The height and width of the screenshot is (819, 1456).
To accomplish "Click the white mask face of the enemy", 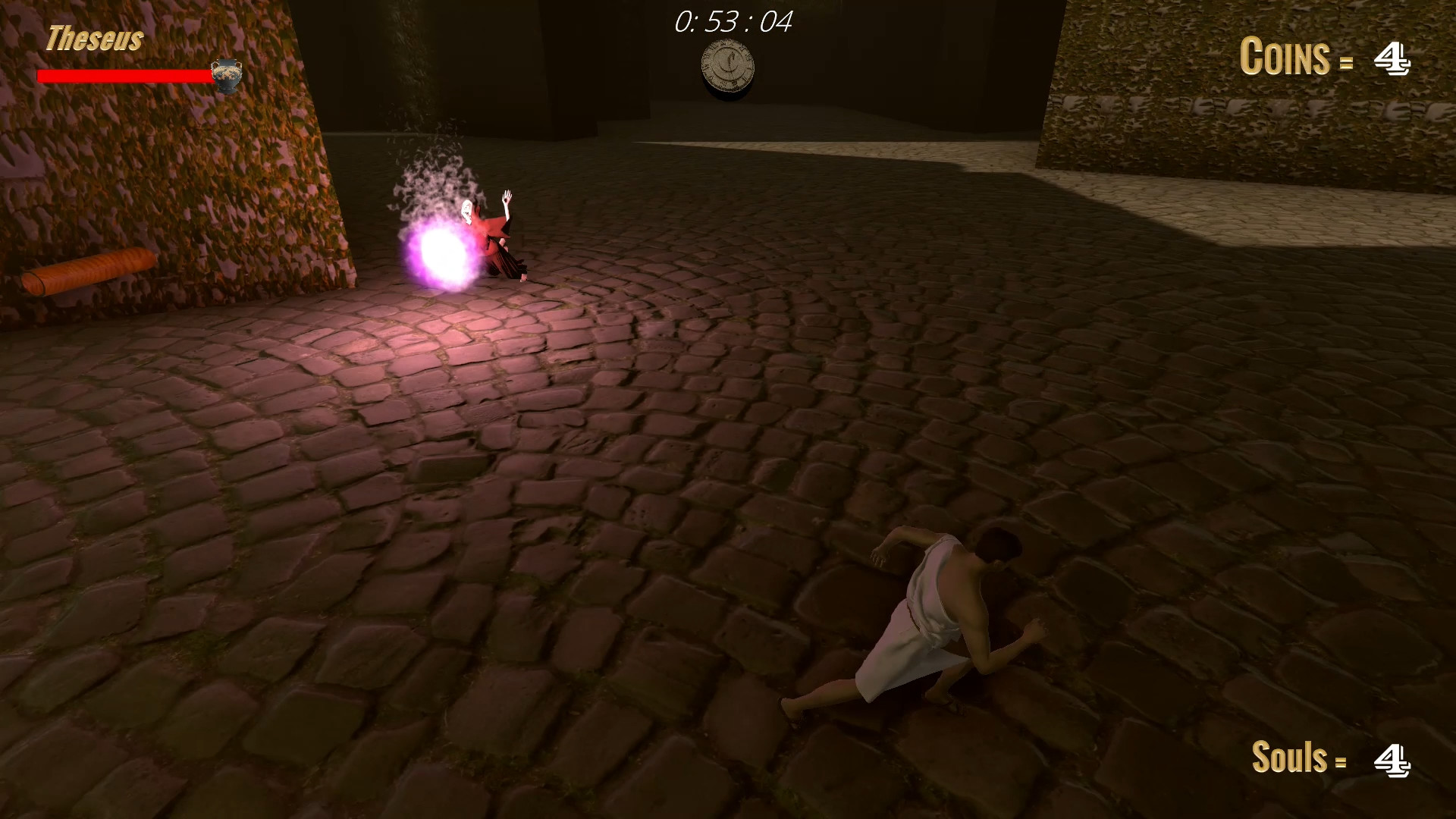I will pos(468,213).
